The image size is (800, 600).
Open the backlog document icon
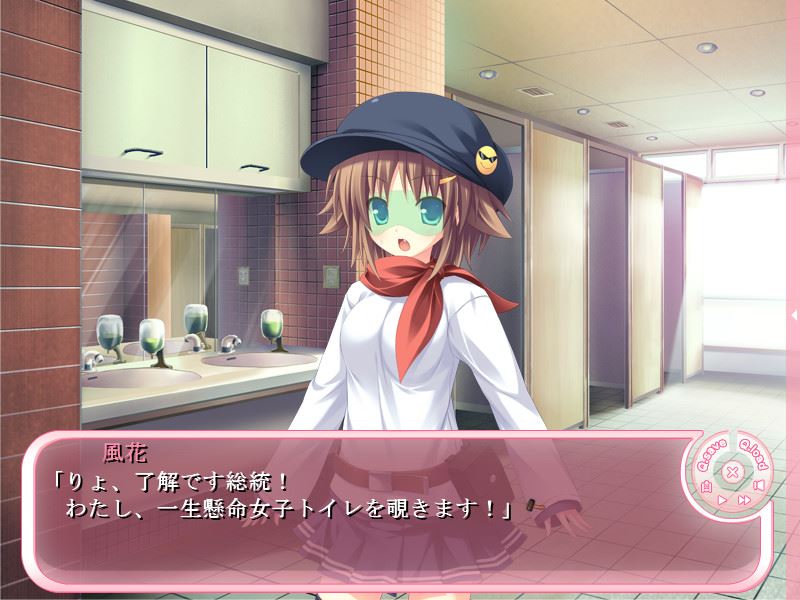(x=706, y=486)
